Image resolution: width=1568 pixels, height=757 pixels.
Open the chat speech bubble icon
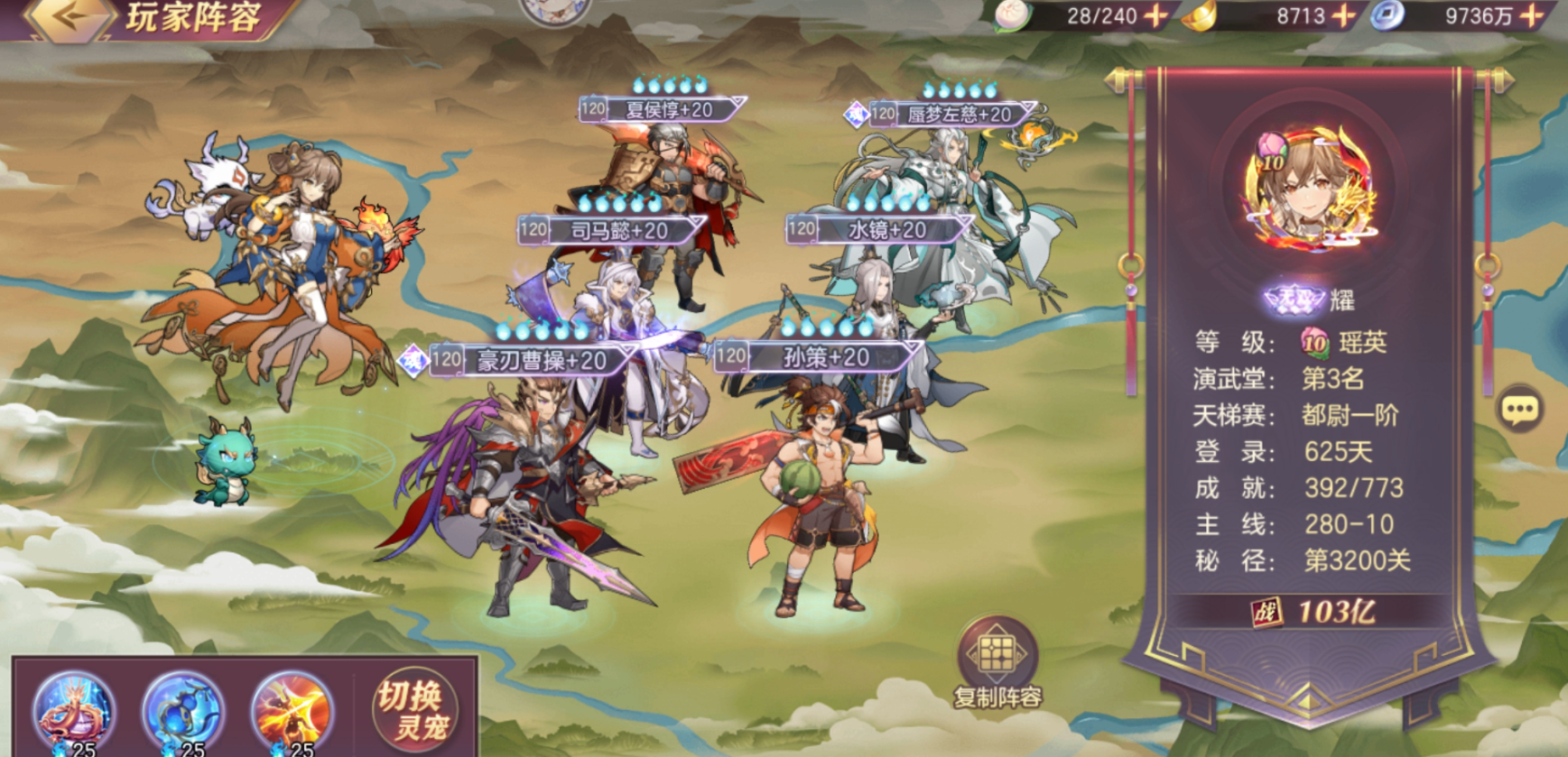[x=1519, y=411]
